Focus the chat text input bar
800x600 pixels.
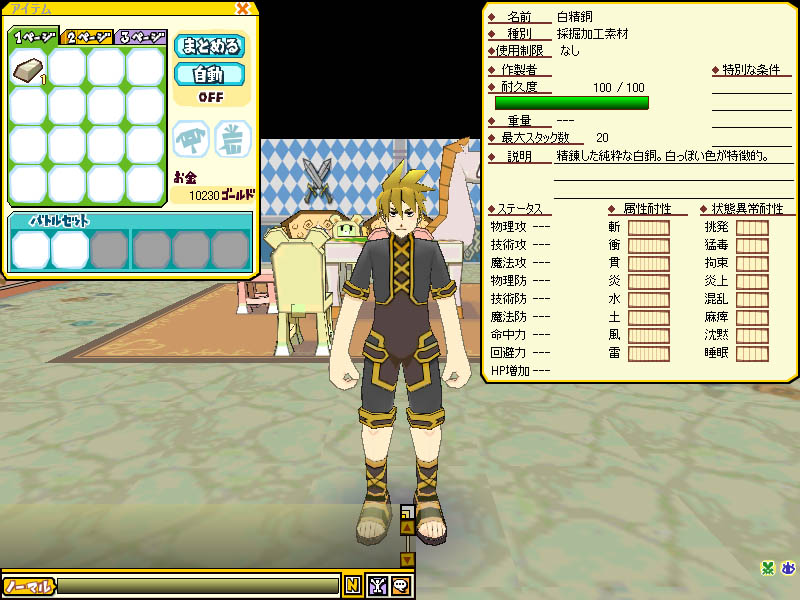(198, 586)
